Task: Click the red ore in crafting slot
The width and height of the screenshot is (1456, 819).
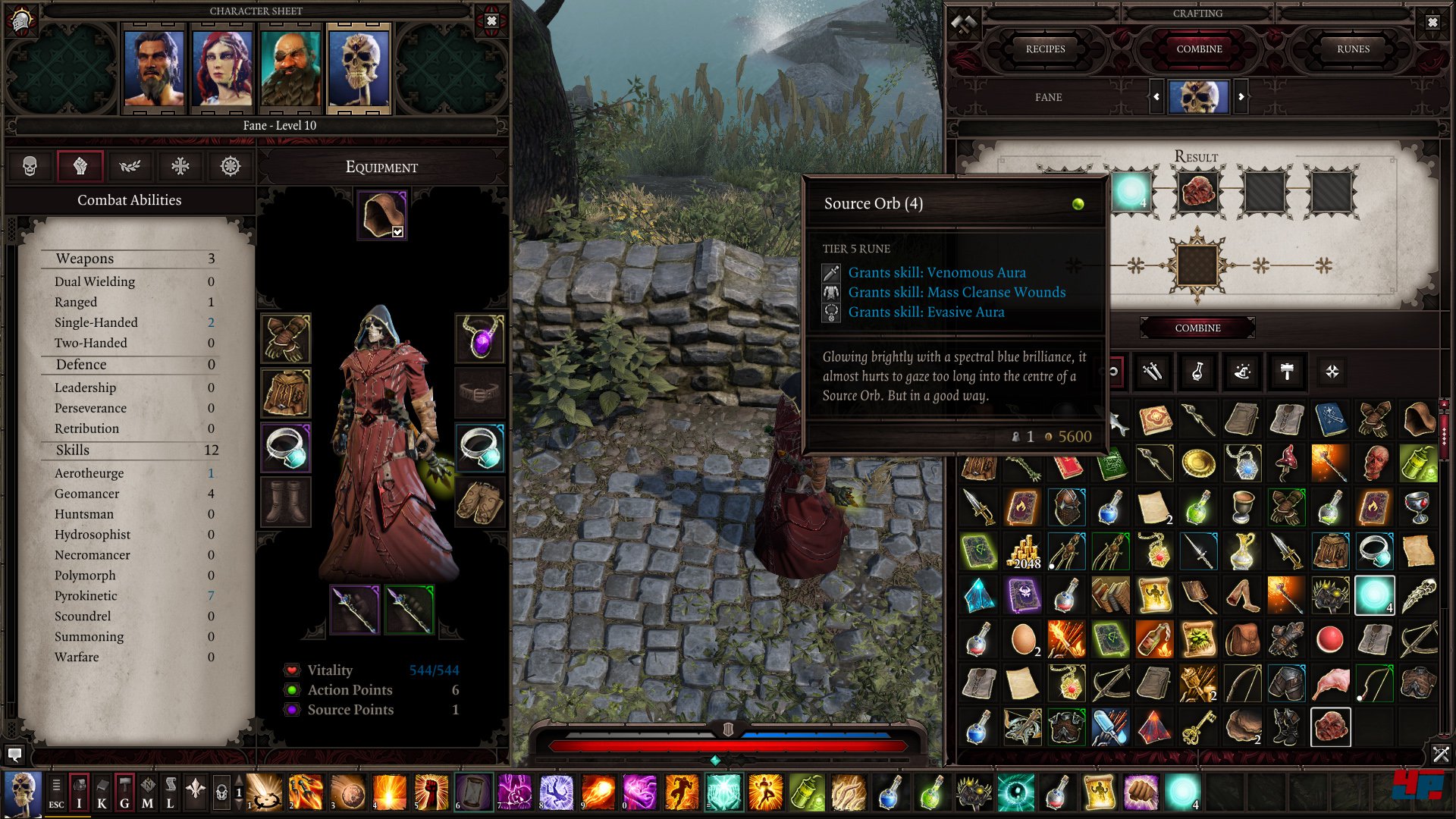Action: [1198, 192]
